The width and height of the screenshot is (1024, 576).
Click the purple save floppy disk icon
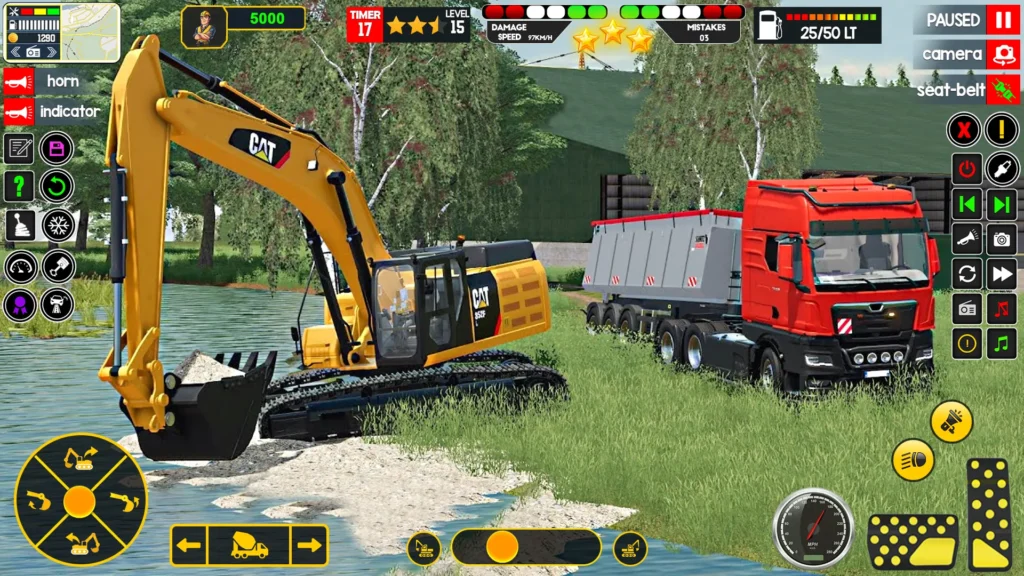click(57, 149)
